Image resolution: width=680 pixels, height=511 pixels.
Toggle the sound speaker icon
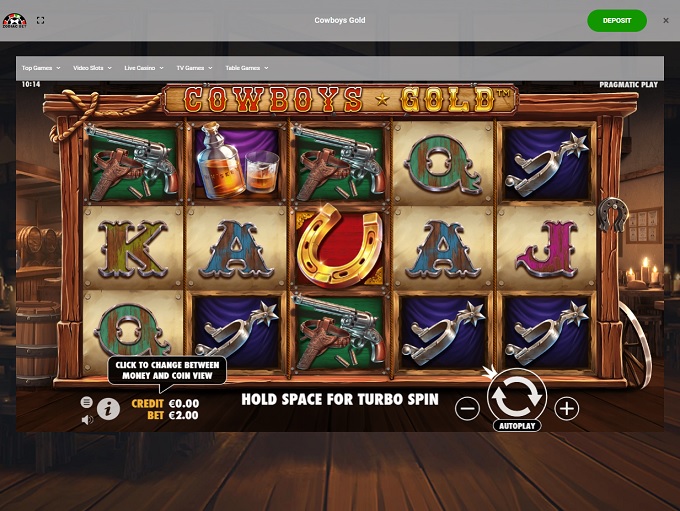[x=87, y=419]
